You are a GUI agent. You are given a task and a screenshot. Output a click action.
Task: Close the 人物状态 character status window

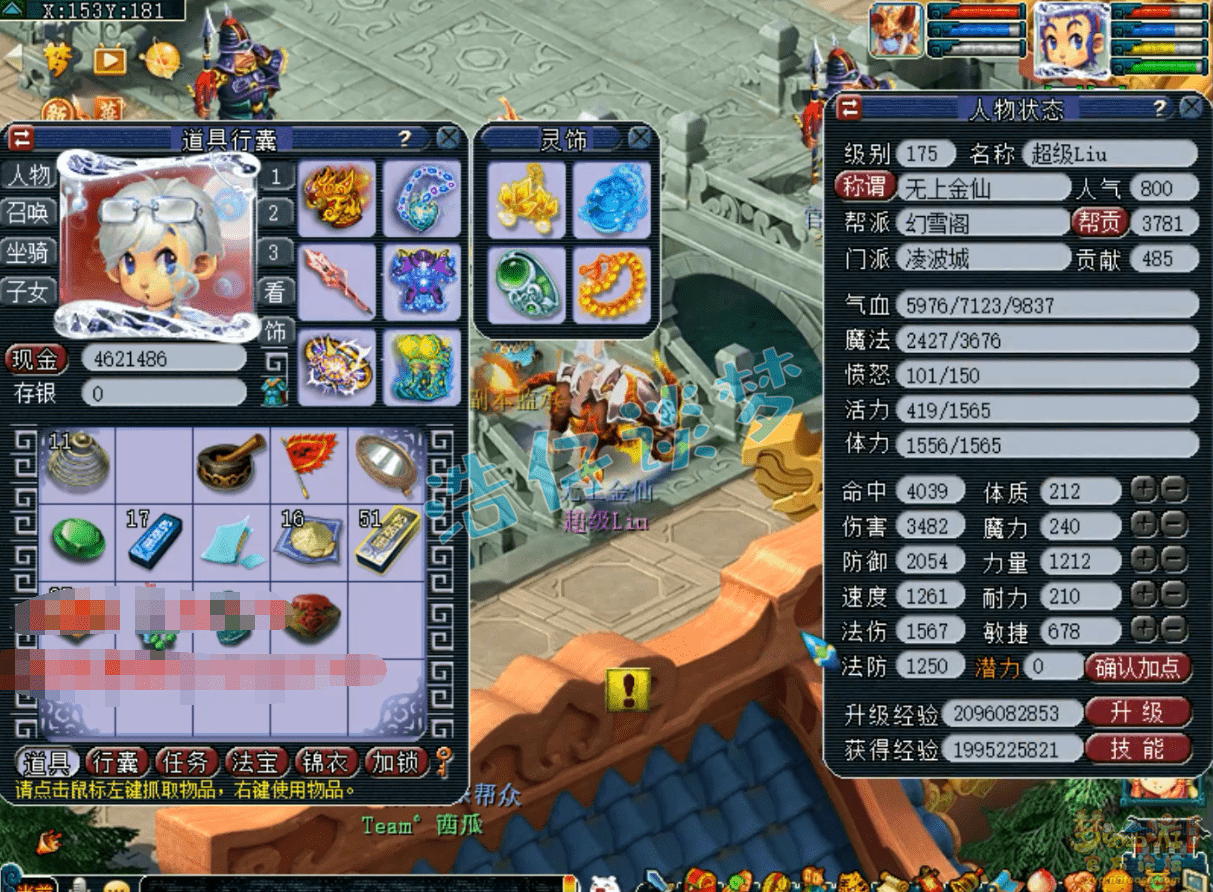[1190, 108]
